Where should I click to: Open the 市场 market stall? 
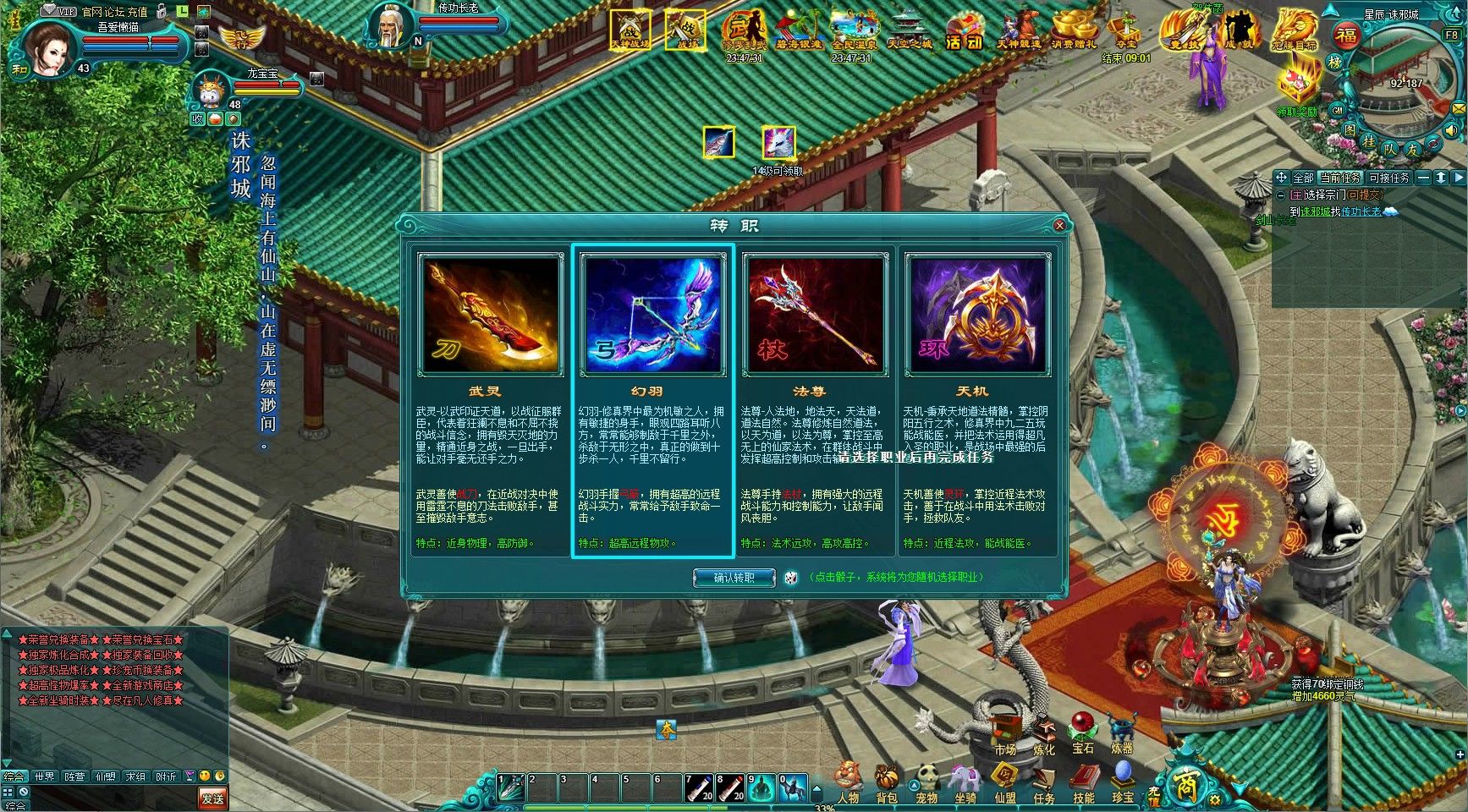pos(1005,733)
